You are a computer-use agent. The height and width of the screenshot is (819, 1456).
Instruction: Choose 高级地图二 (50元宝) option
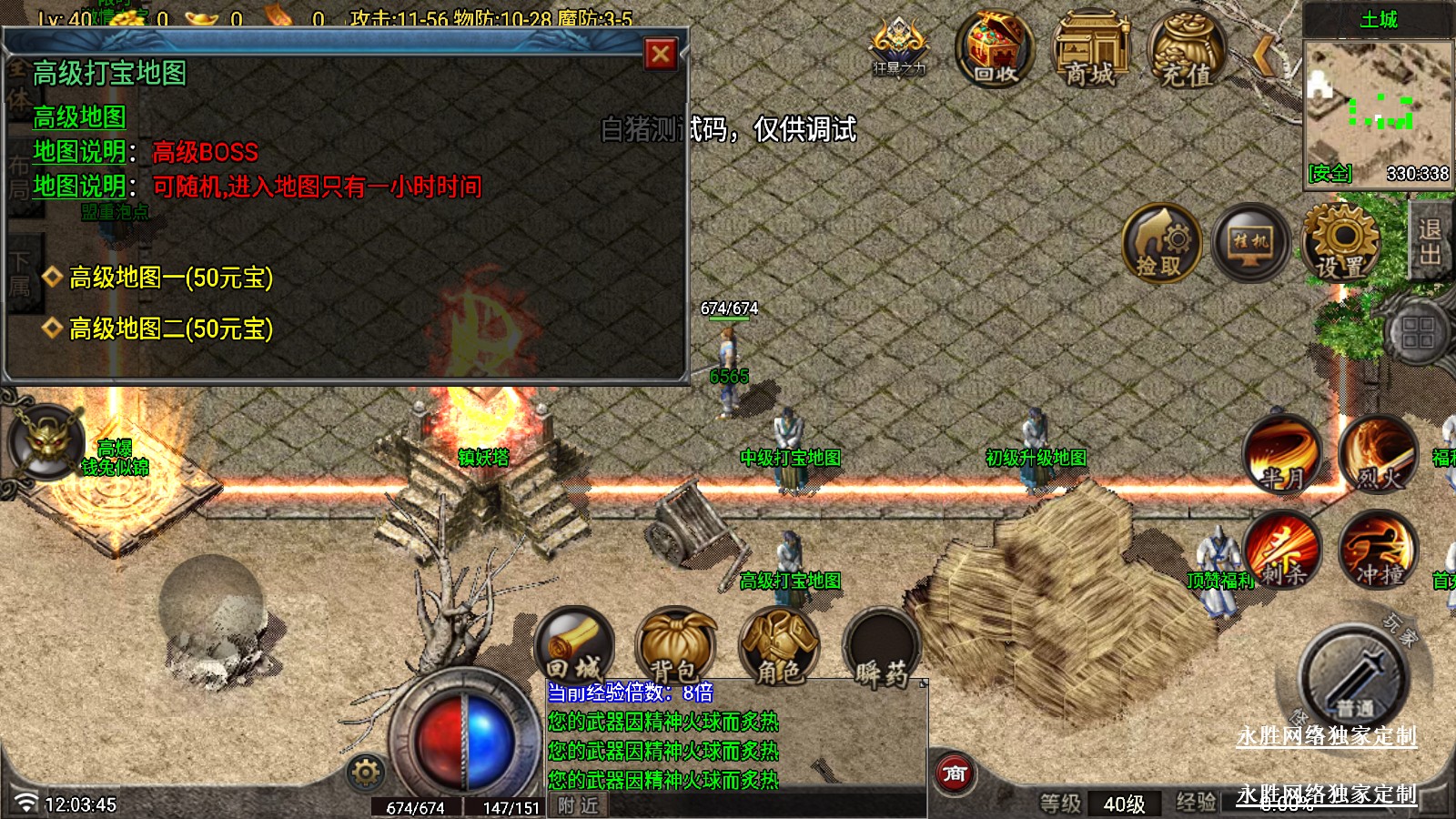(170, 329)
